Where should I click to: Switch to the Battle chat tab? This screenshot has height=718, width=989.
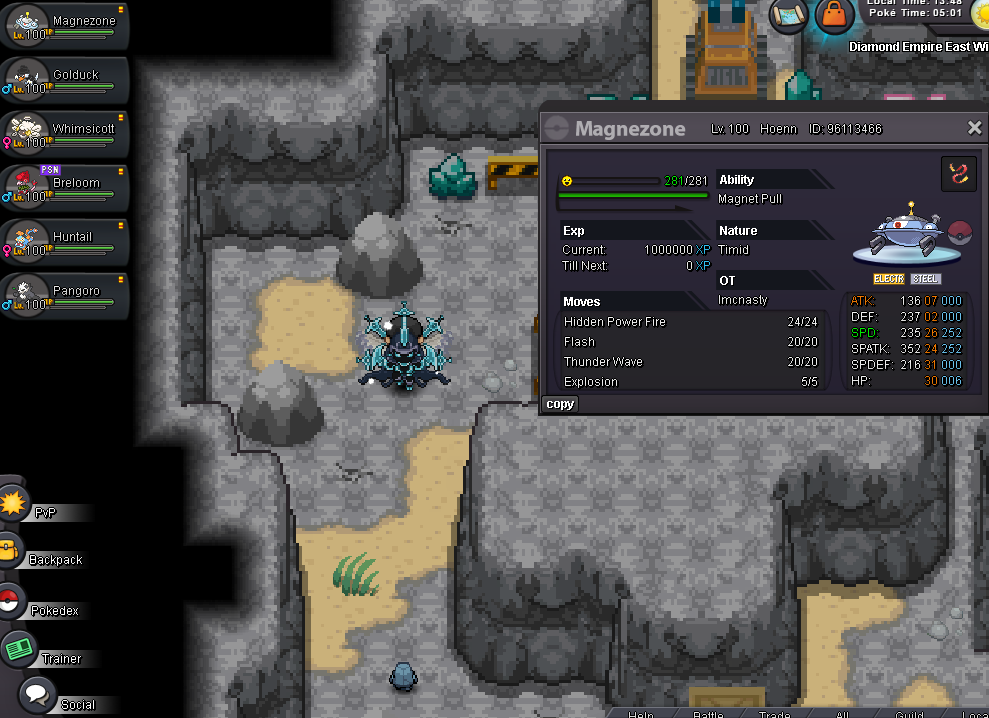[708, 714]
